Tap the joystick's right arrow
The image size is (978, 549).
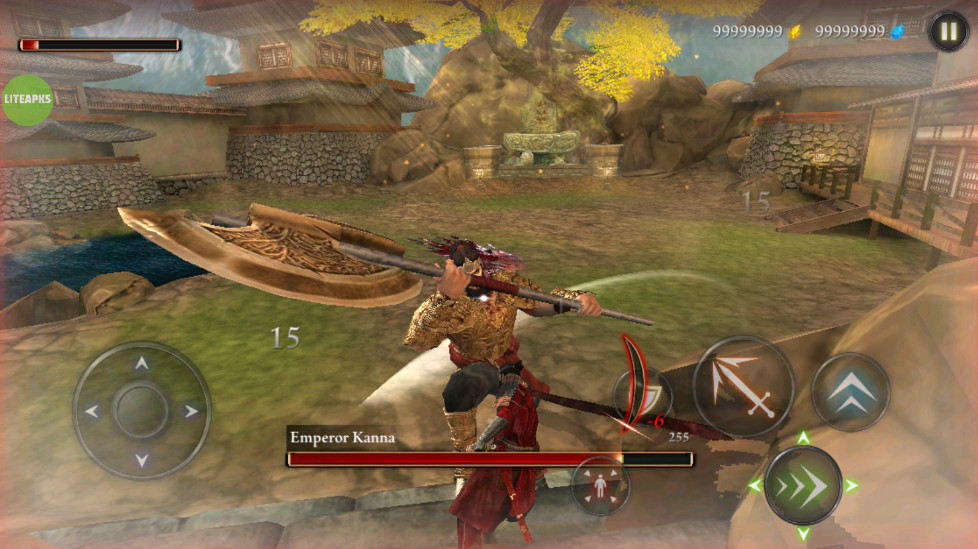click(190, 411)
